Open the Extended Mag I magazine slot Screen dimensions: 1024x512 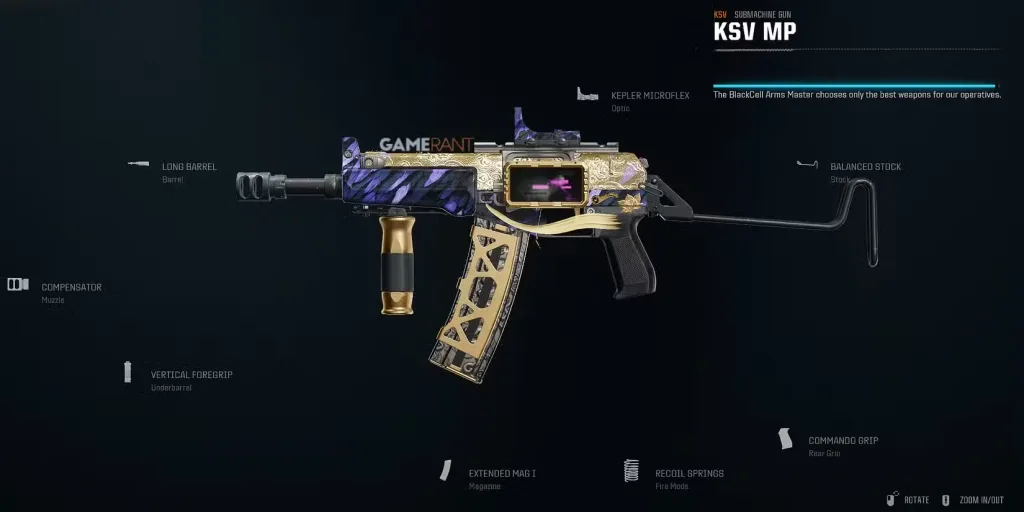point(502,473)
